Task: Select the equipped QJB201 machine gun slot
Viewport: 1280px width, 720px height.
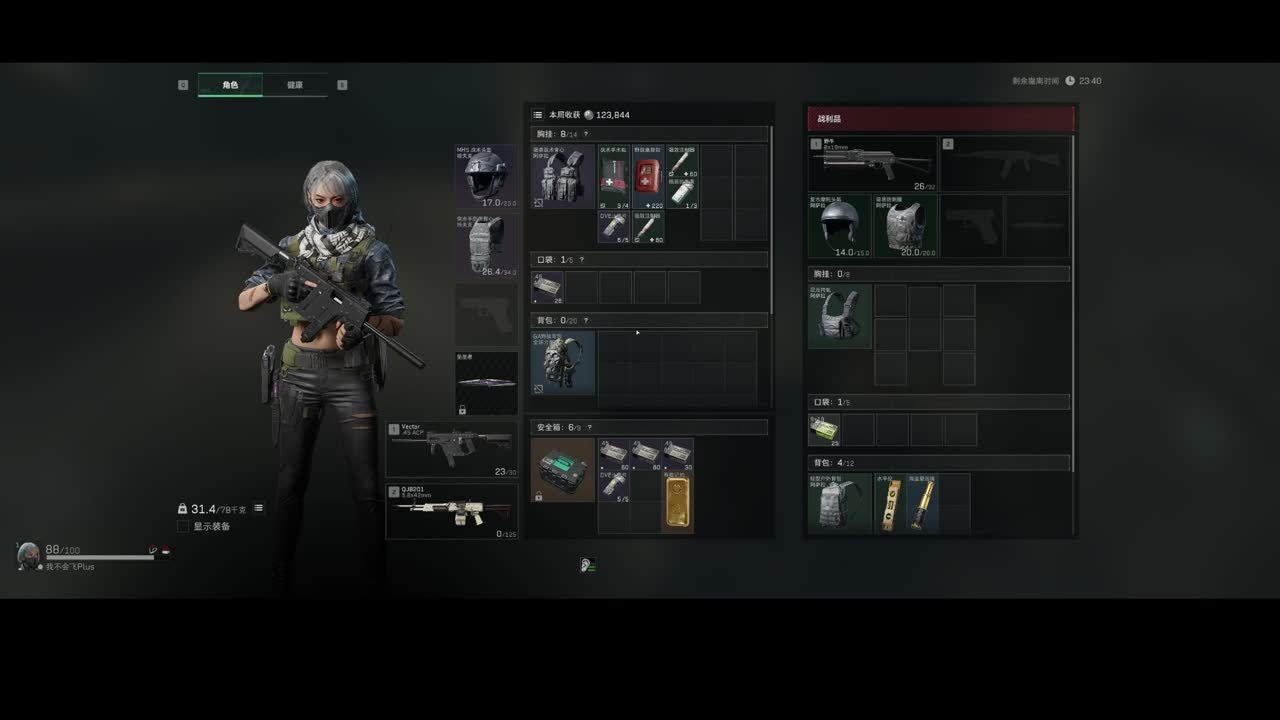Action: click(x=452, y=511)
